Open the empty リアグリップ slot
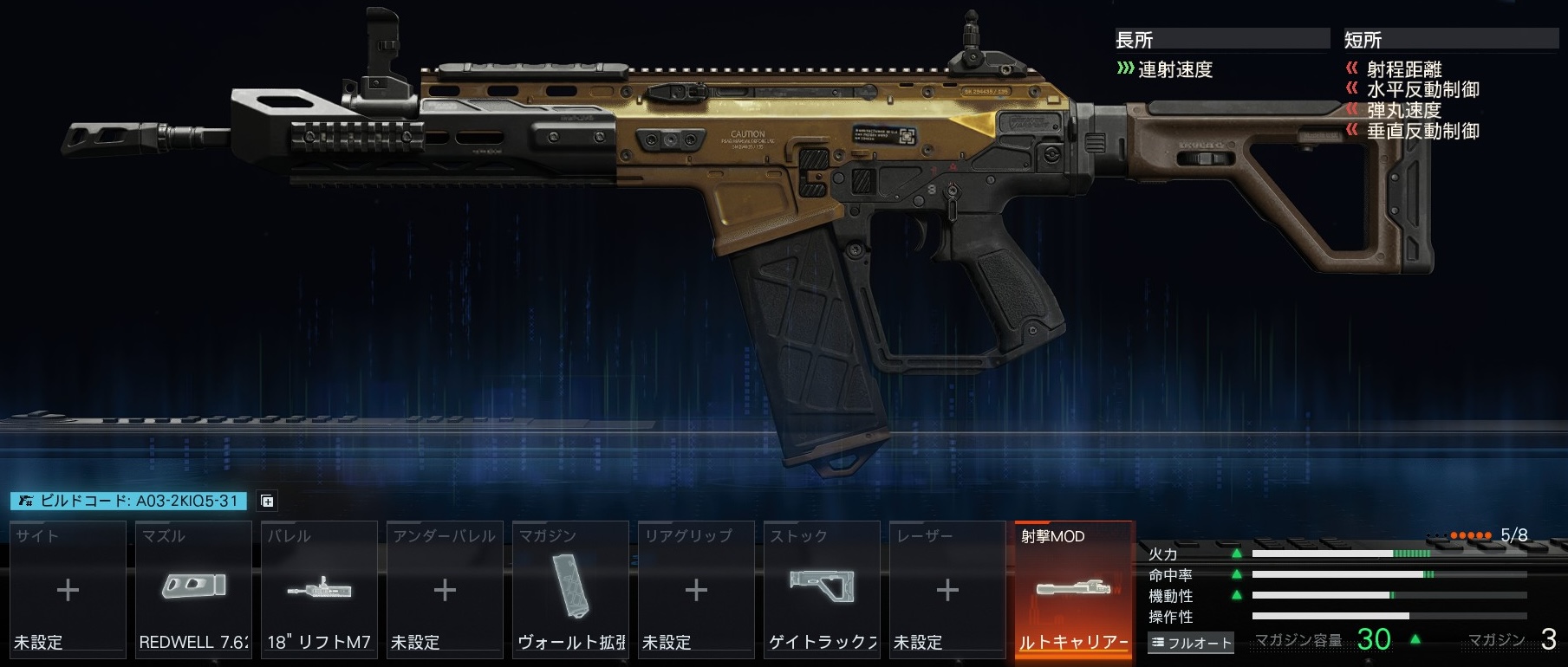The image size is (1568, 667). [696, 589]
